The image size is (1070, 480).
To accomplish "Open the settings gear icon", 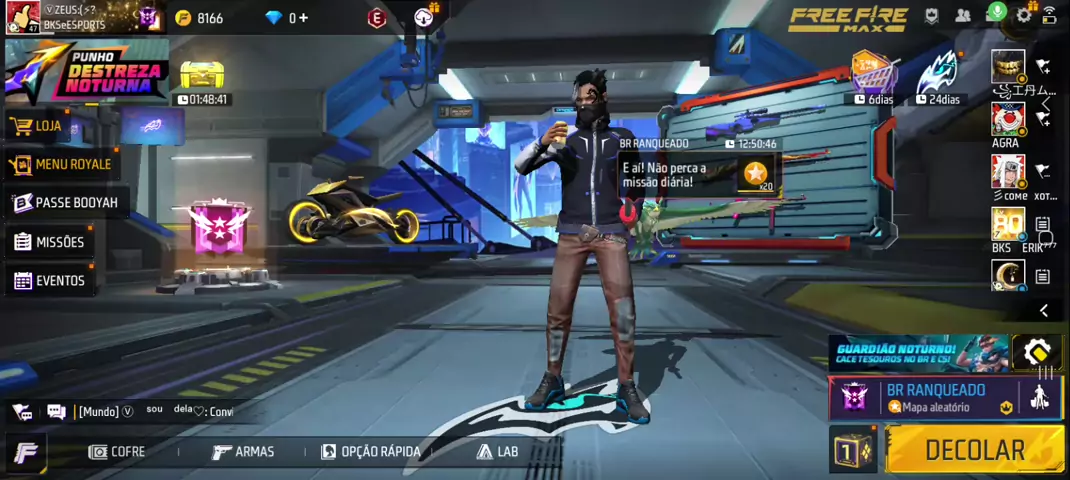I will pos(1024,15).
